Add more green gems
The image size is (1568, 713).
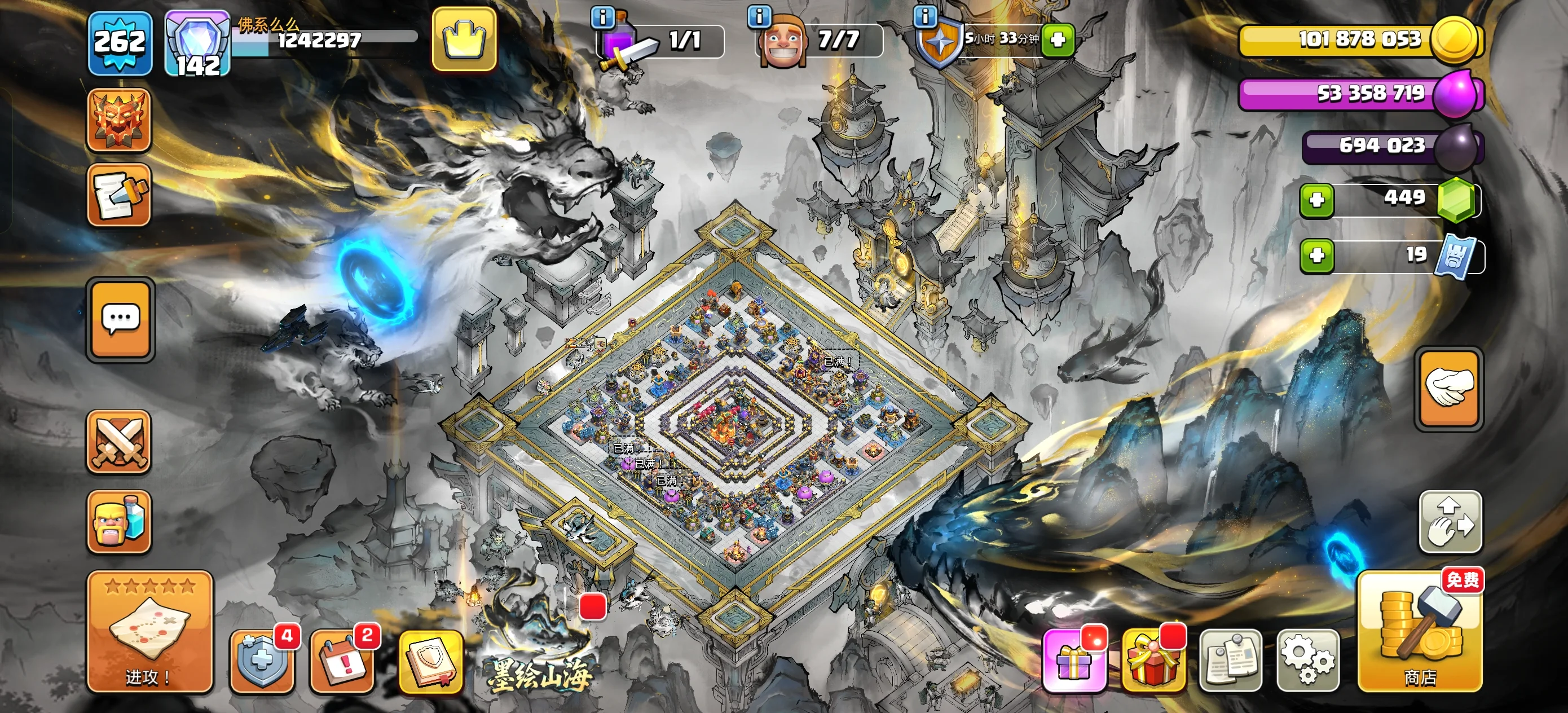point(1316,200)
